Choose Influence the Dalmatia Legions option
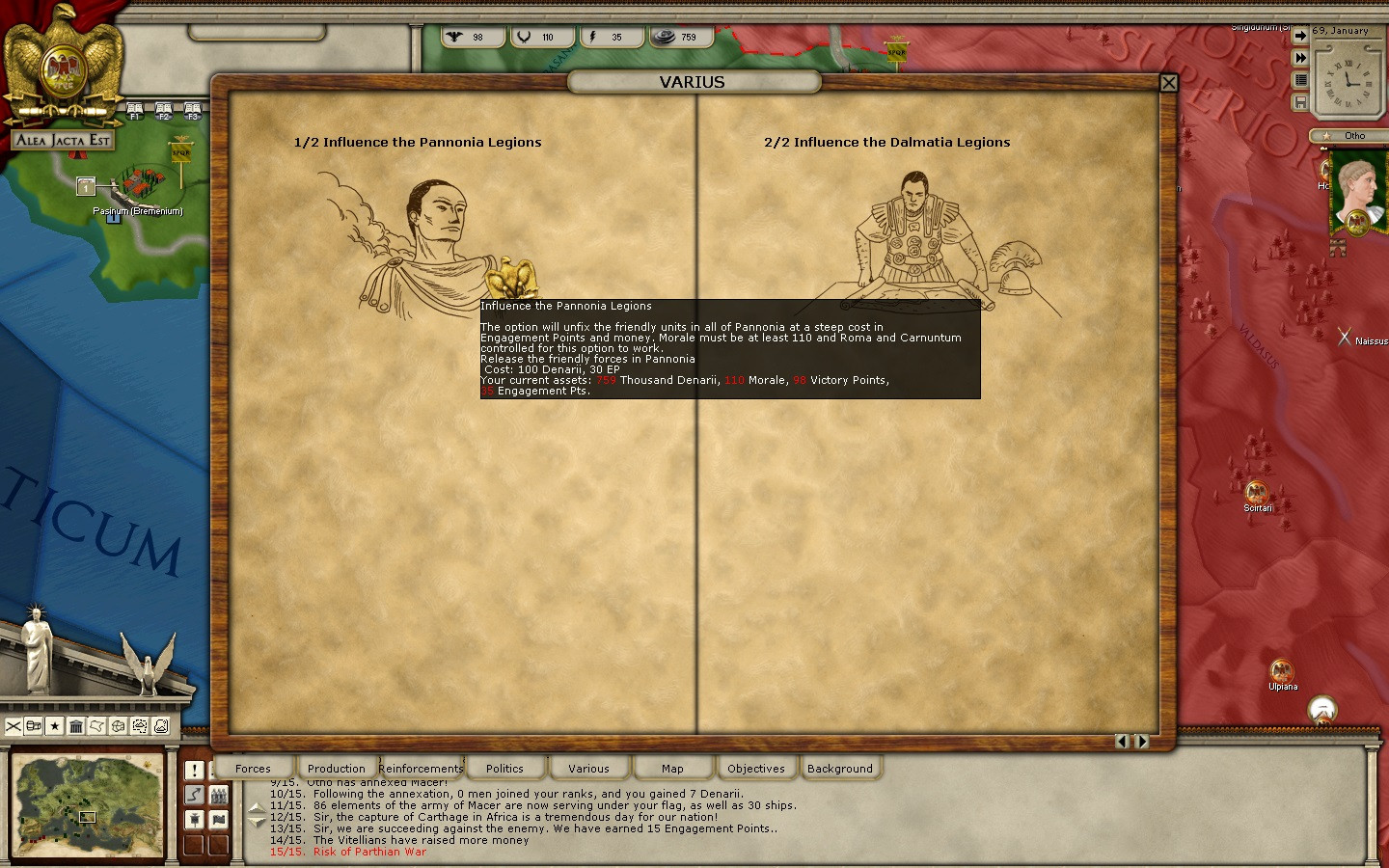 click(x=886, y=143)
